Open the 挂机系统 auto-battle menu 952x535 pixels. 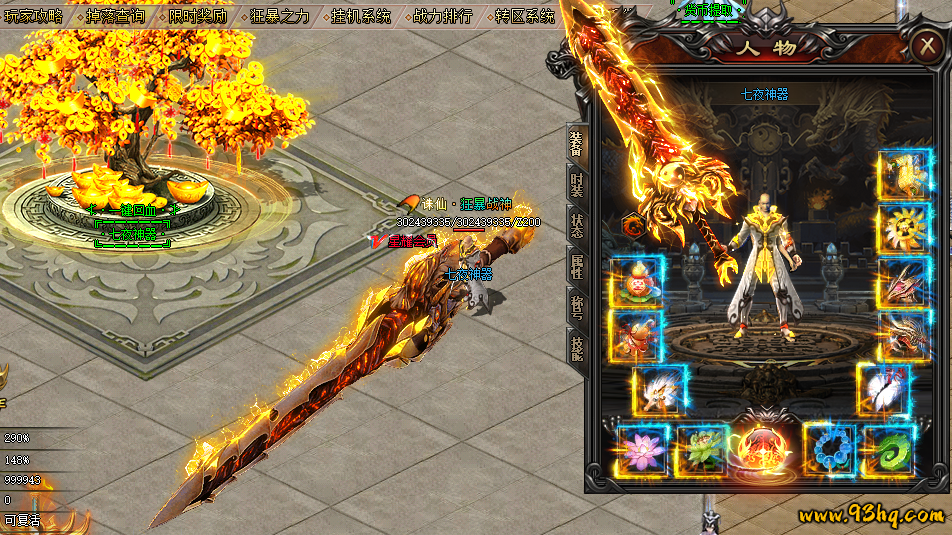coord(361,16)
